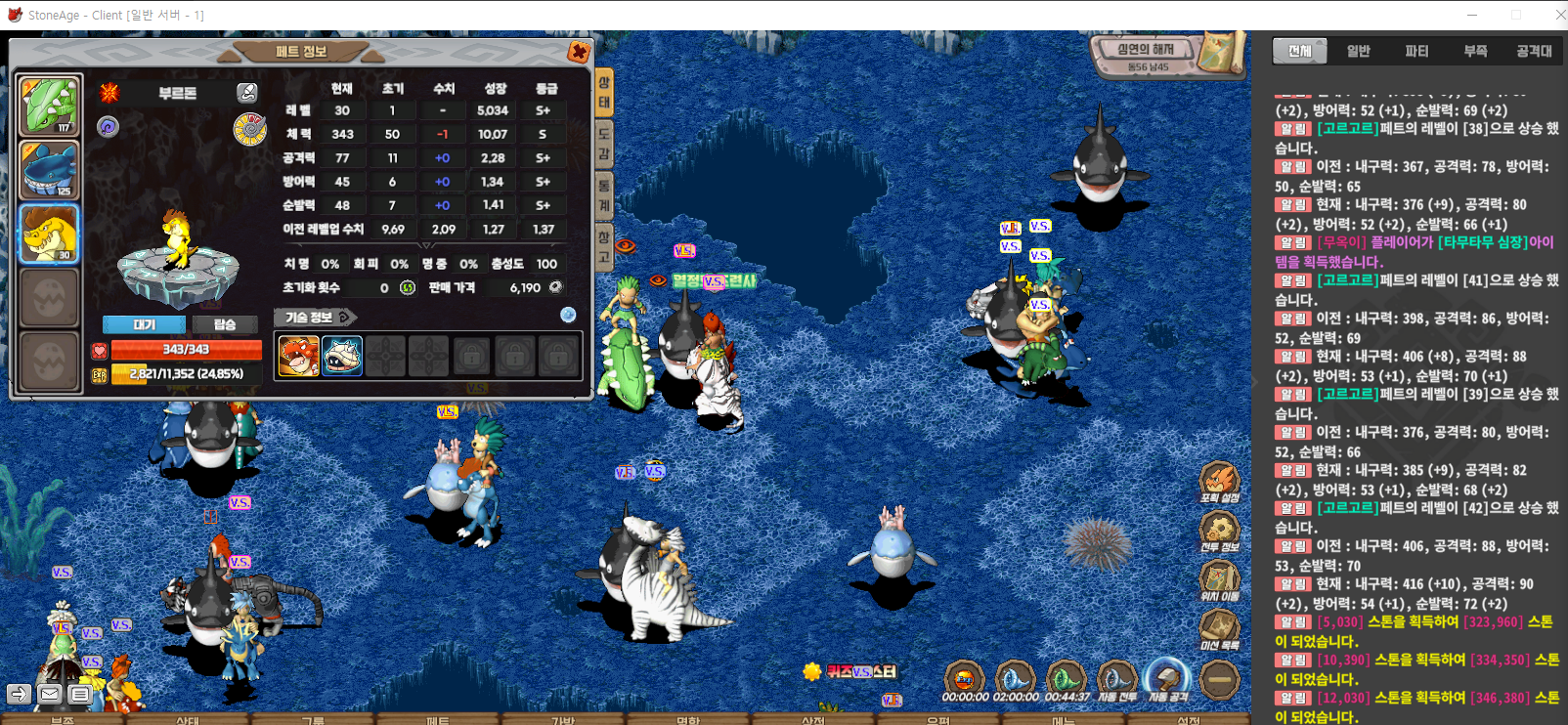Image resolution: width=1568 pixels, height=725 pixels.
Task: Switch chat to the 일반 tab
Action: pos(1358,51)
